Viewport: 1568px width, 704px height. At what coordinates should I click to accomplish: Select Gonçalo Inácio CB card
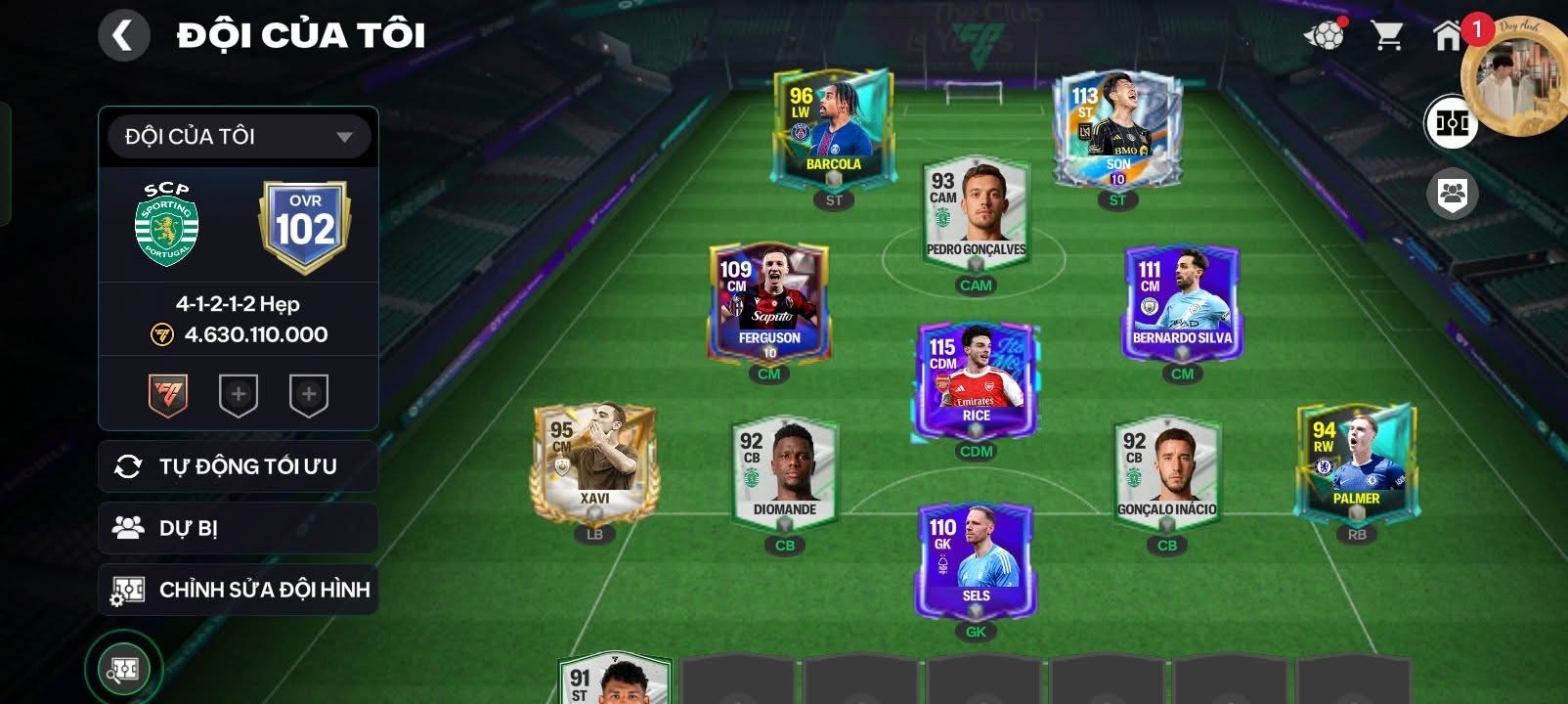pyautogui.click(x=1167, y=472)
